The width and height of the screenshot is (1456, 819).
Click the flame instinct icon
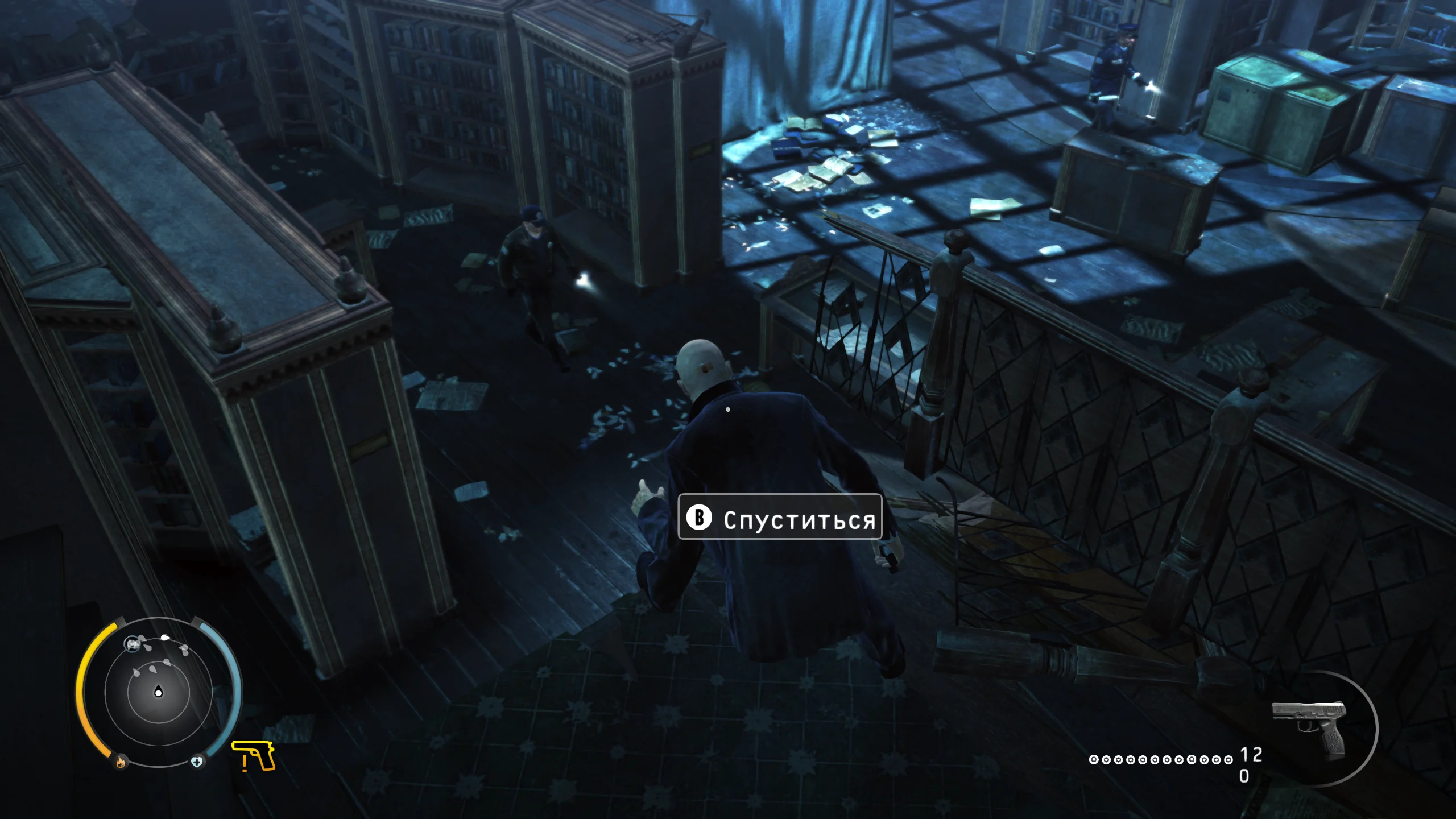click(121, 761)
